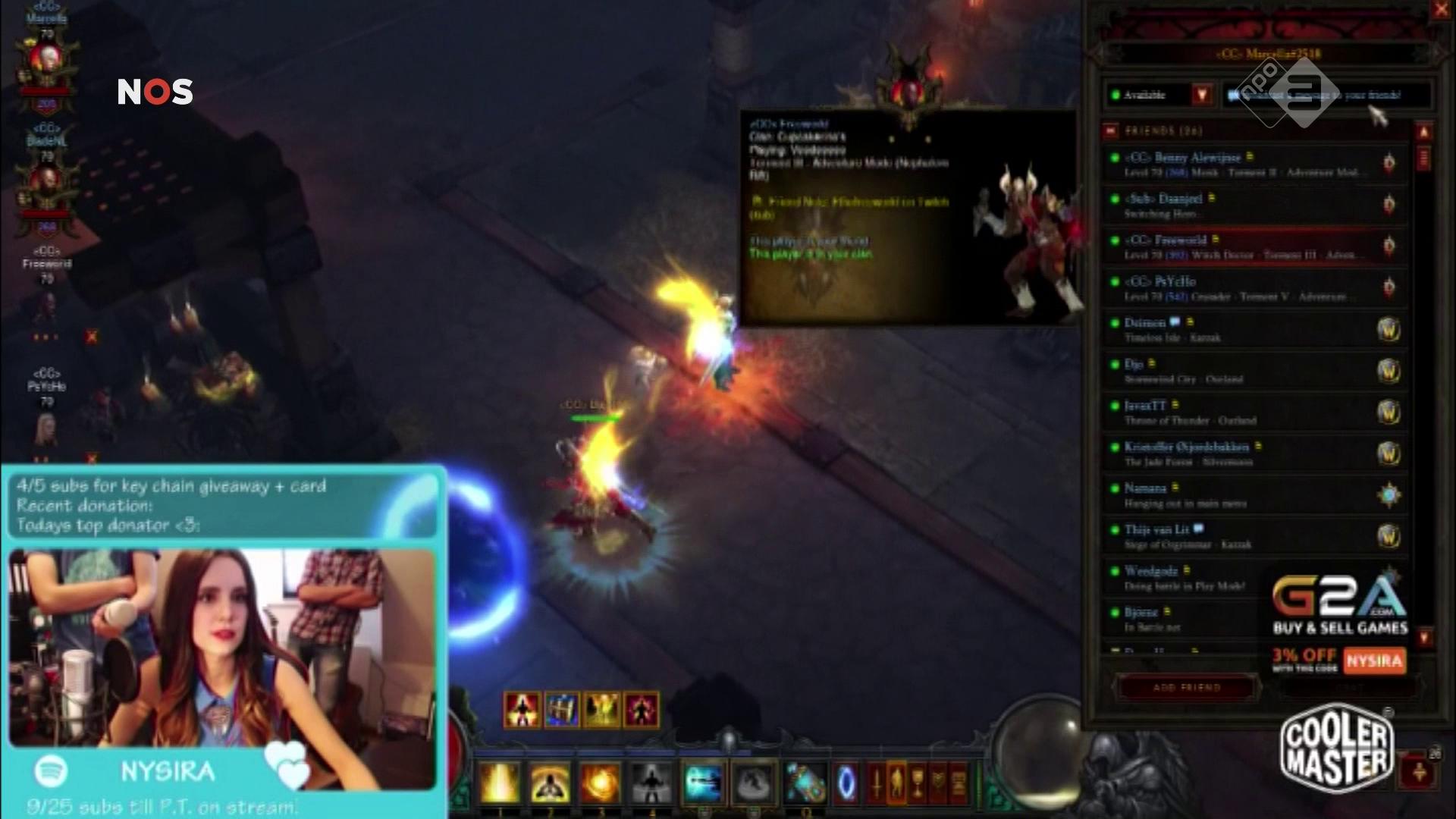Click the broadcast message input field
Viewport: 1456px width, 819px height.
[1326, 96]
